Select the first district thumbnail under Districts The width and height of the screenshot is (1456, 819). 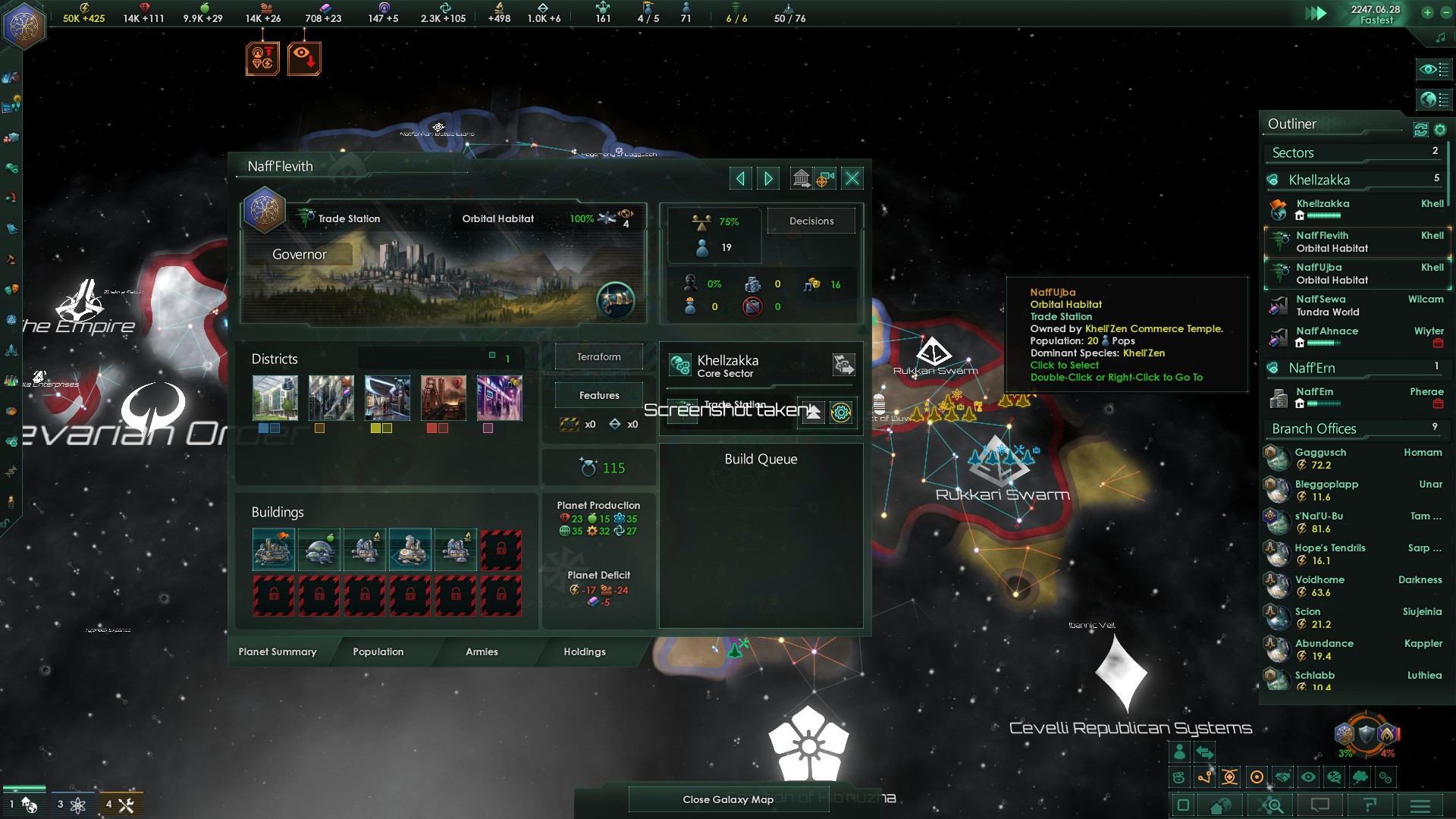click(275, 397)
